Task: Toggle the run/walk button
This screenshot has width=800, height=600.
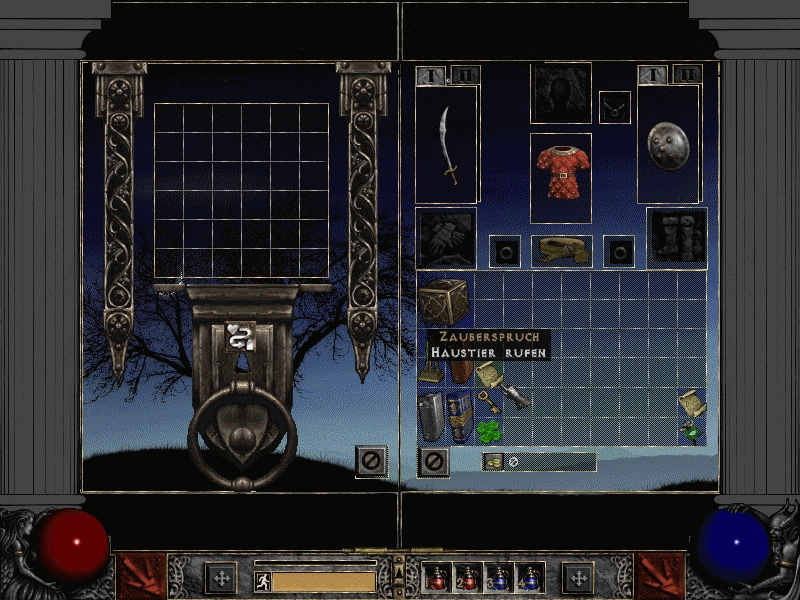Action: [x=261, y=579]
